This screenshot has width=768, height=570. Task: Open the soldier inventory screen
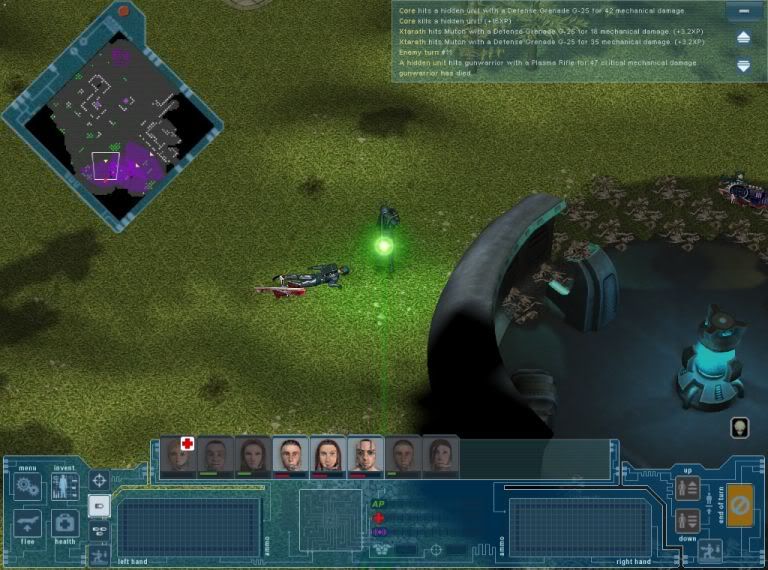point(65,488)
